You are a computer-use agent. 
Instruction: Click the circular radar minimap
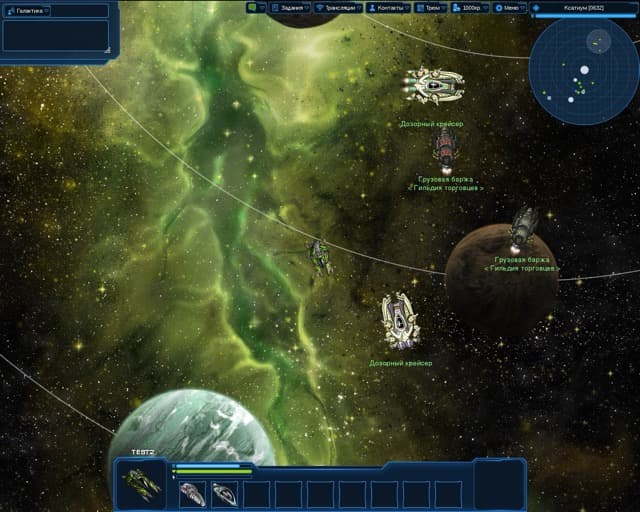pos(584,70)
